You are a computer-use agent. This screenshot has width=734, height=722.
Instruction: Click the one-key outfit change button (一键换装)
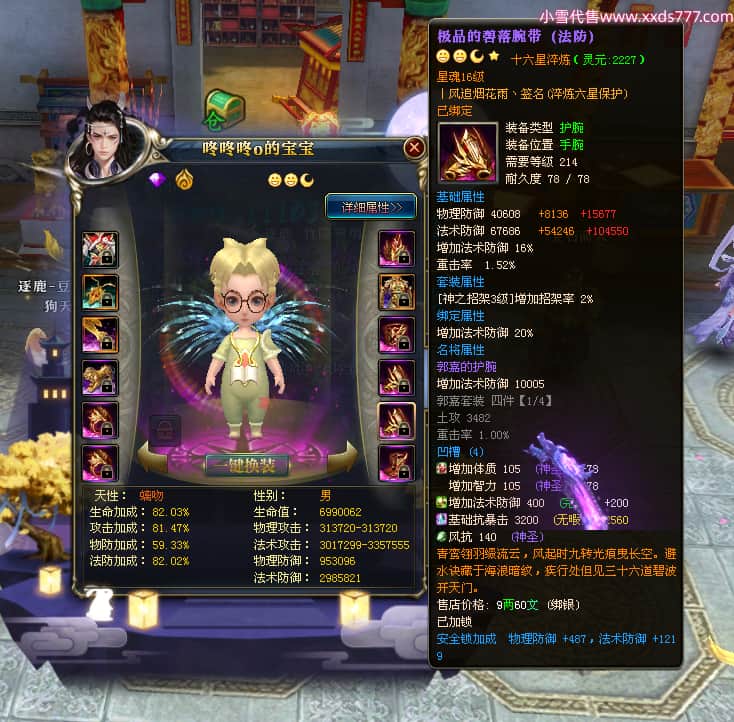coord(246,465)
